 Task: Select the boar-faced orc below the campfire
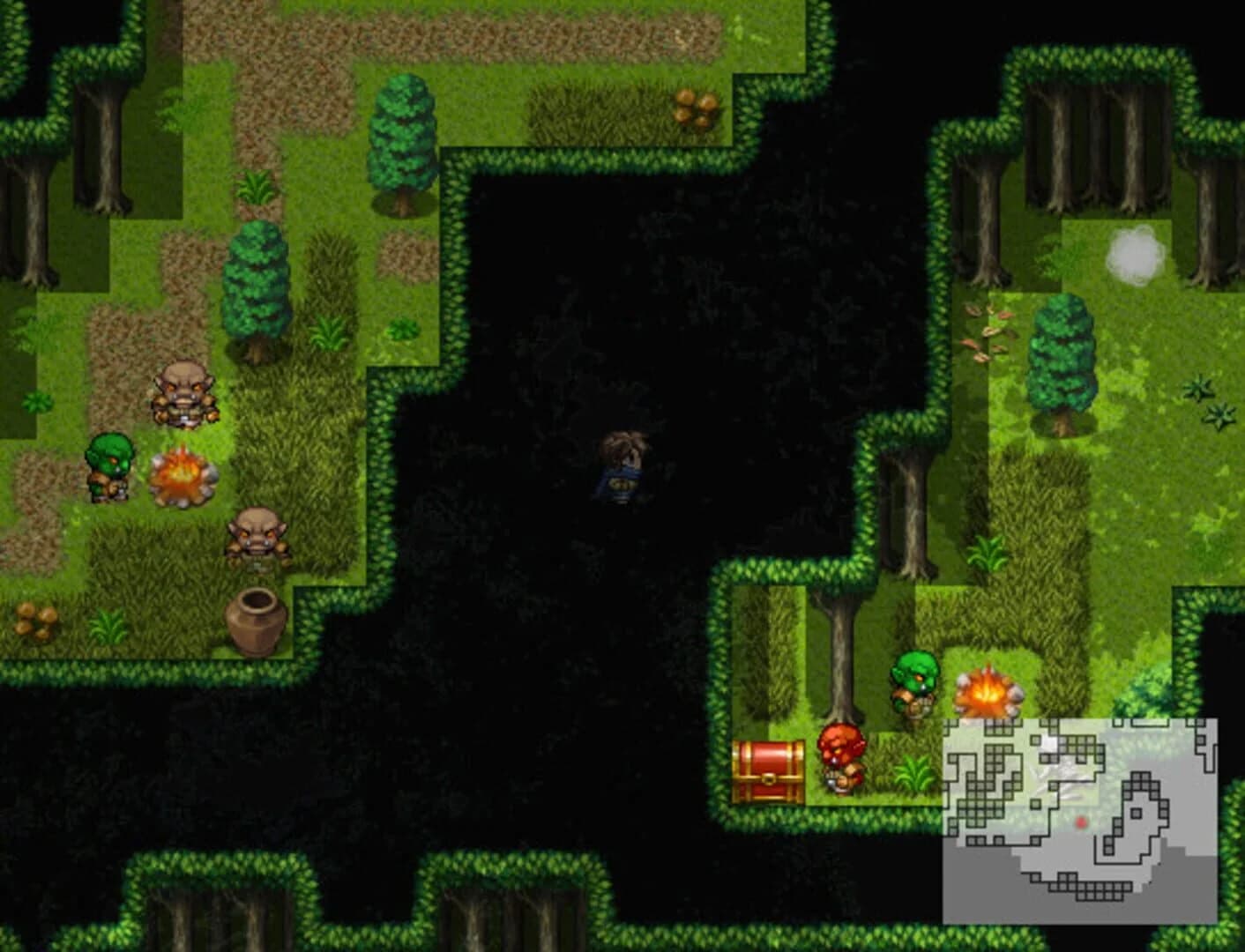pos(258,538)
